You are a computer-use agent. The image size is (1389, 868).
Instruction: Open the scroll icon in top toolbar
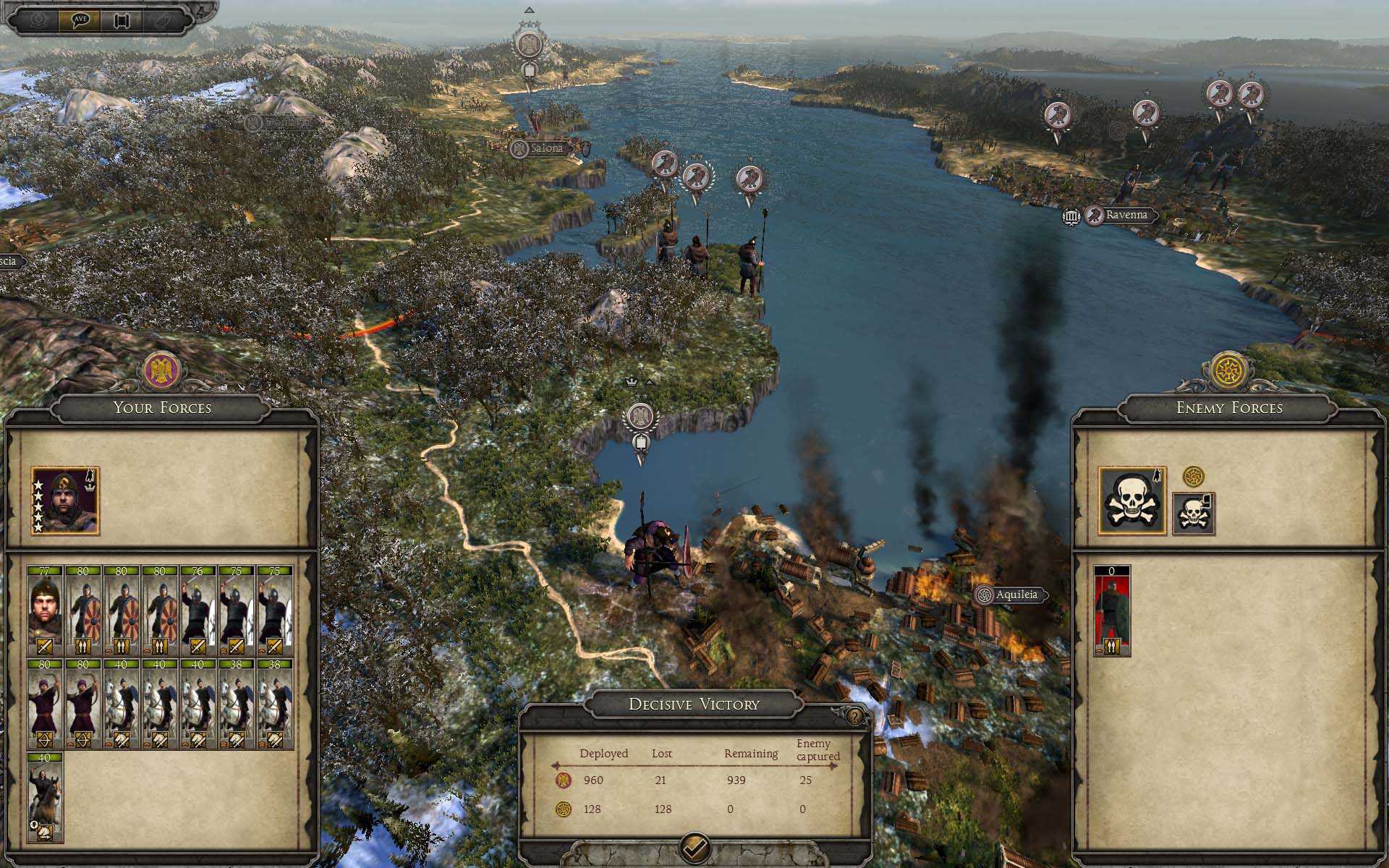[120, 20]
